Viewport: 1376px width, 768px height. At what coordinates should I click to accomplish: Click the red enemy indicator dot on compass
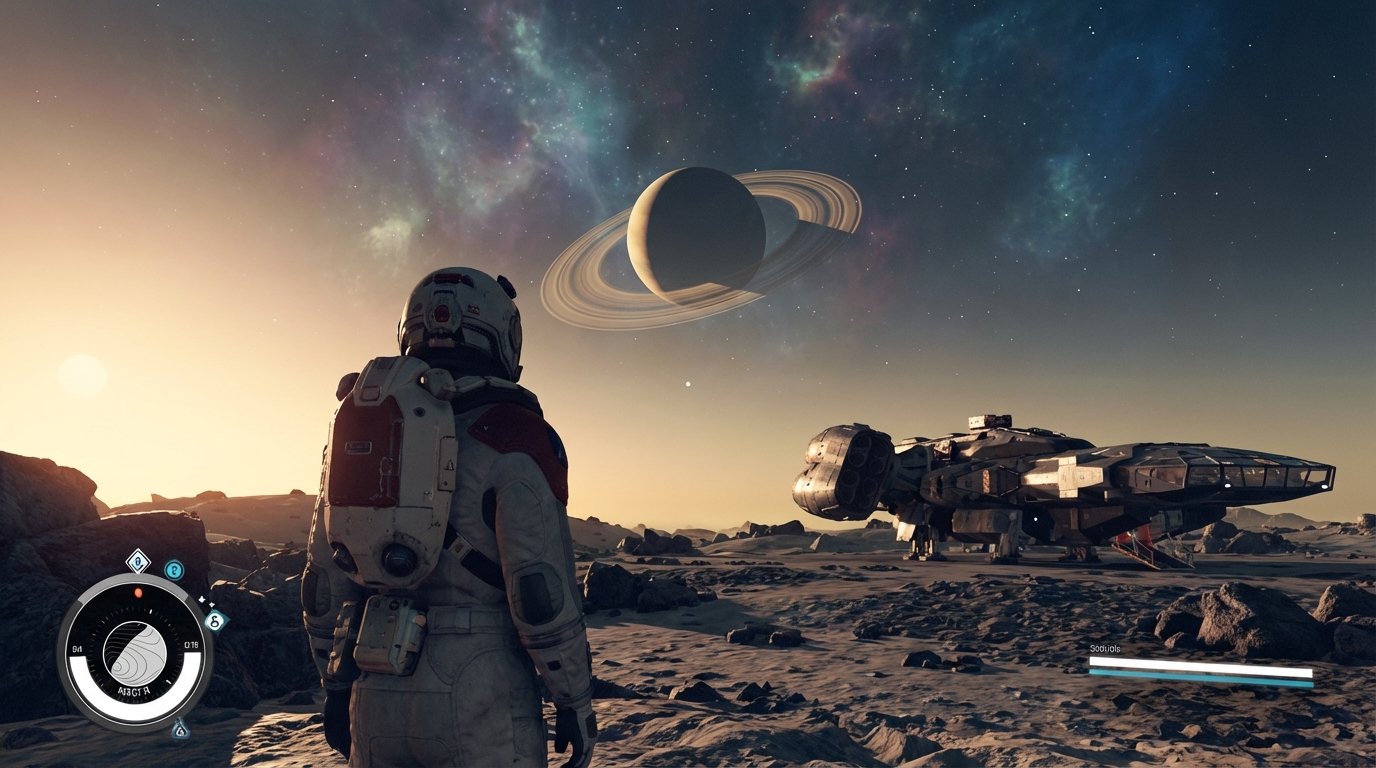pos(138,592)
